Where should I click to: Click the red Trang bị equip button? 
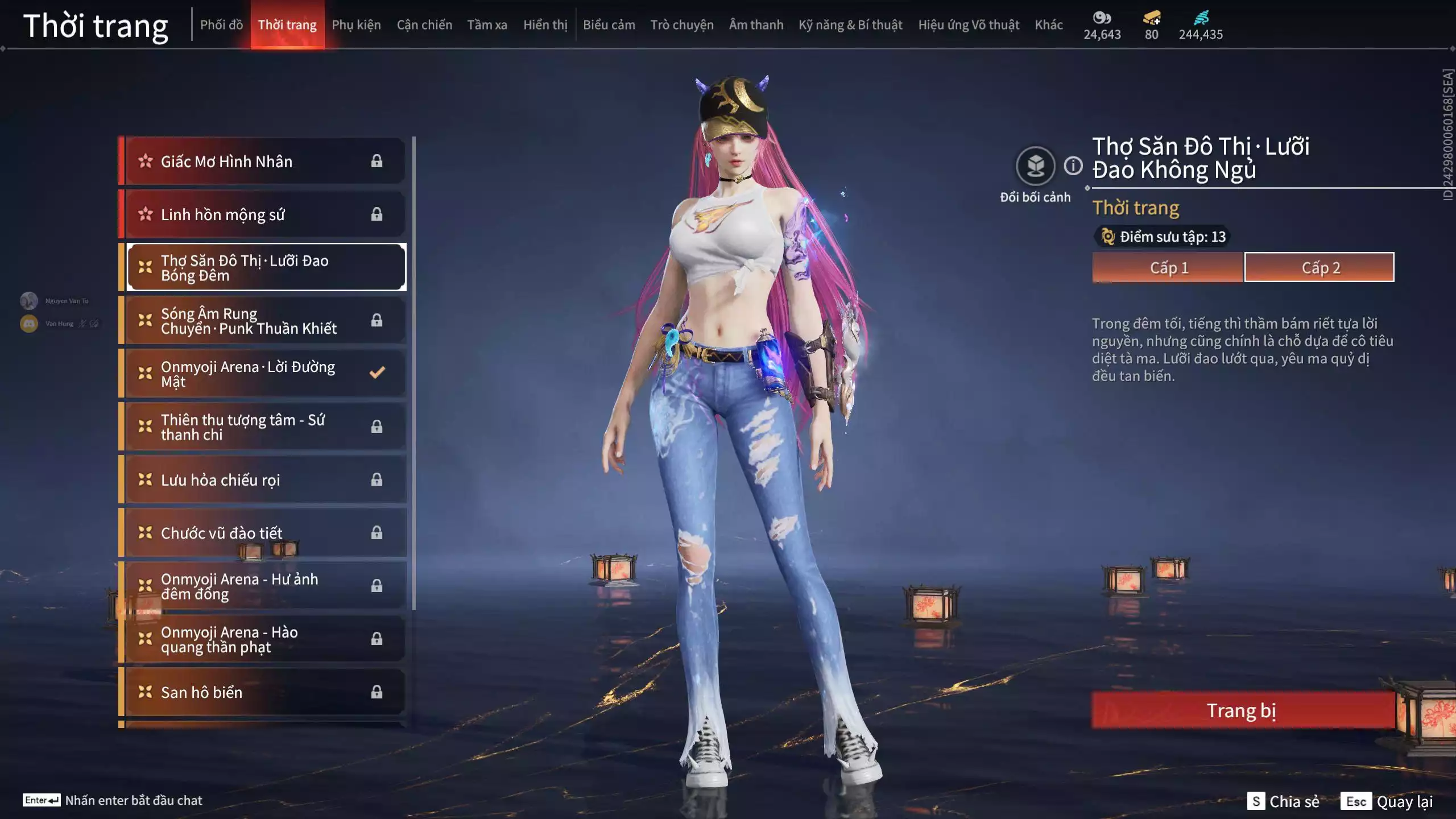click(x=1242, y=710)
